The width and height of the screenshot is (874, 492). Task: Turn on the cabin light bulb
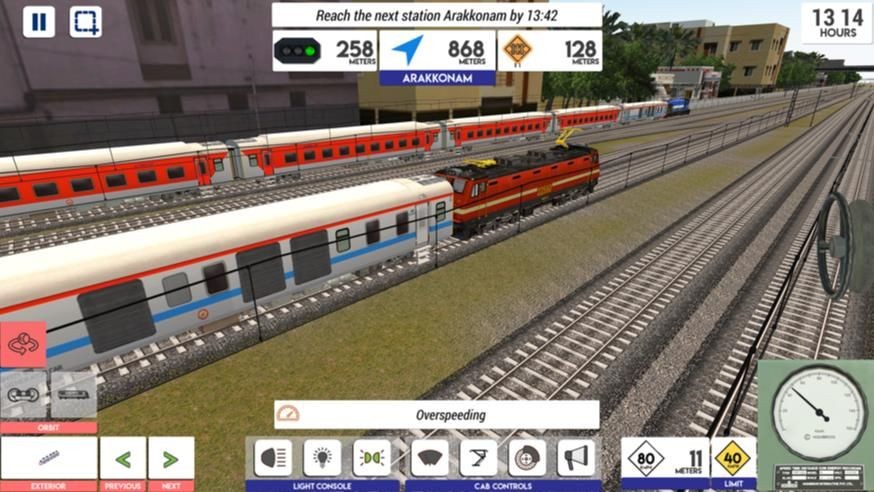tap(322, 458)
